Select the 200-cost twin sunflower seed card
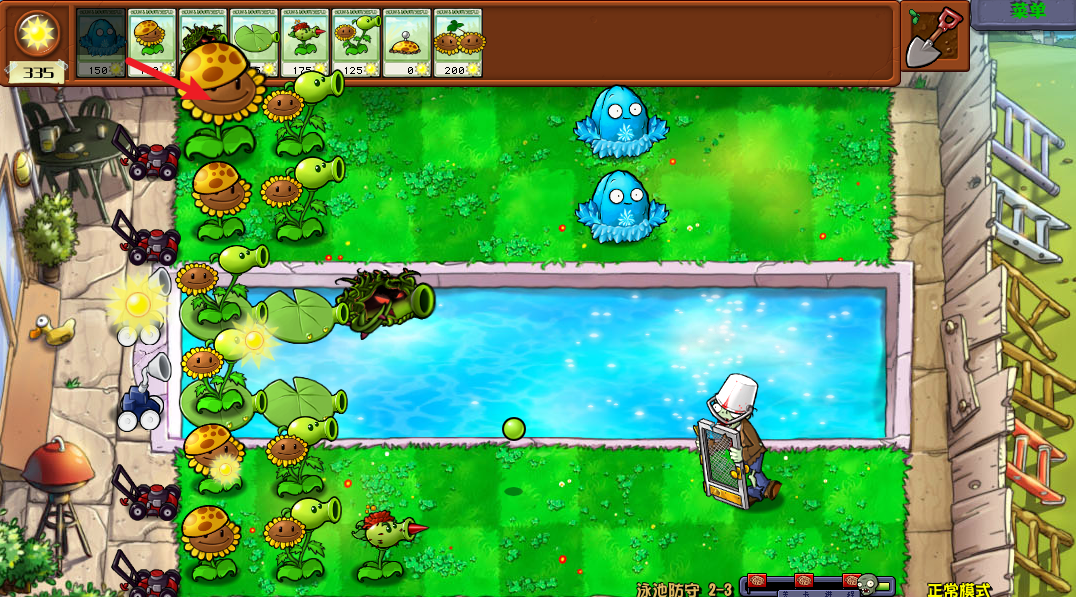This screenshot has width=1076, height=597. (458, 42)
